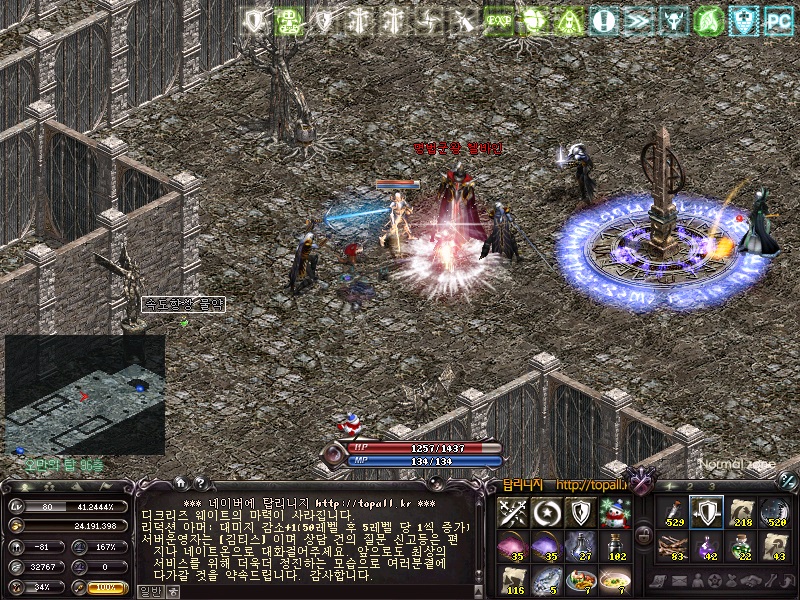Switch to quick bar page 2
This screenshot has width=800, height=600.
coord(692,486)
